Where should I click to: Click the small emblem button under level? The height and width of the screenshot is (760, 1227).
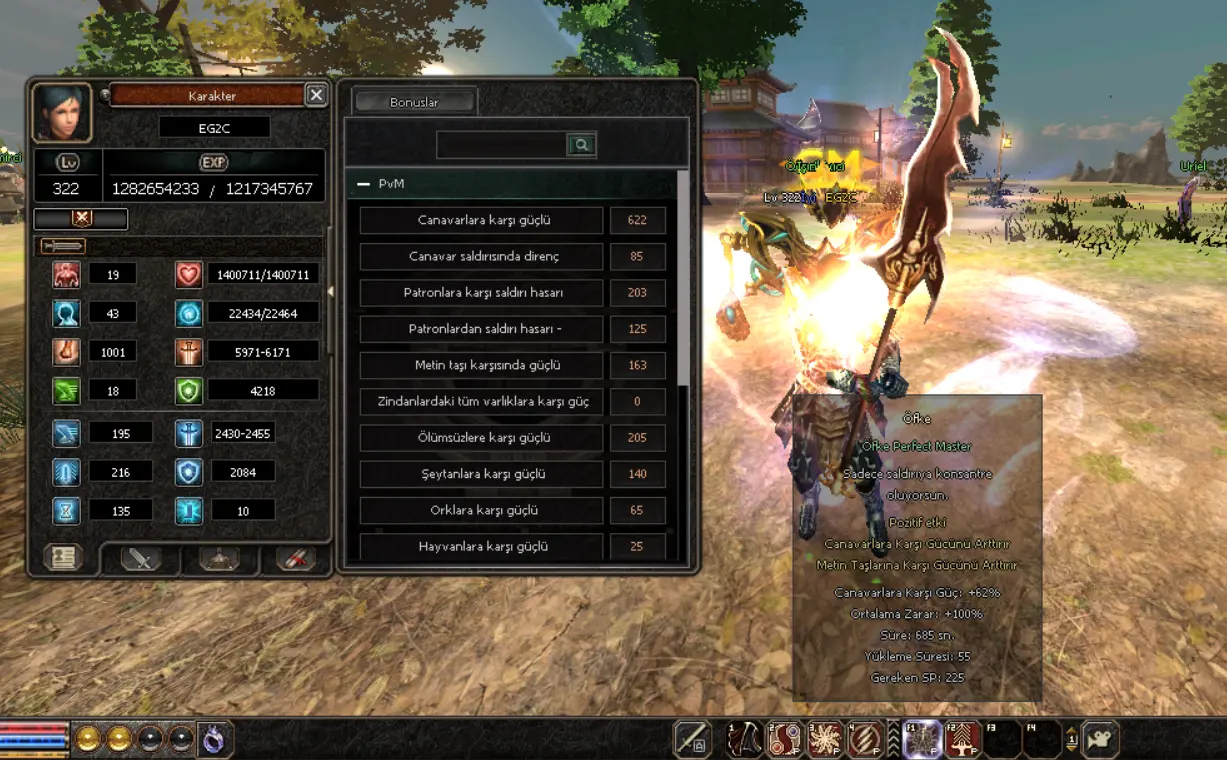[x=81, y=218]
